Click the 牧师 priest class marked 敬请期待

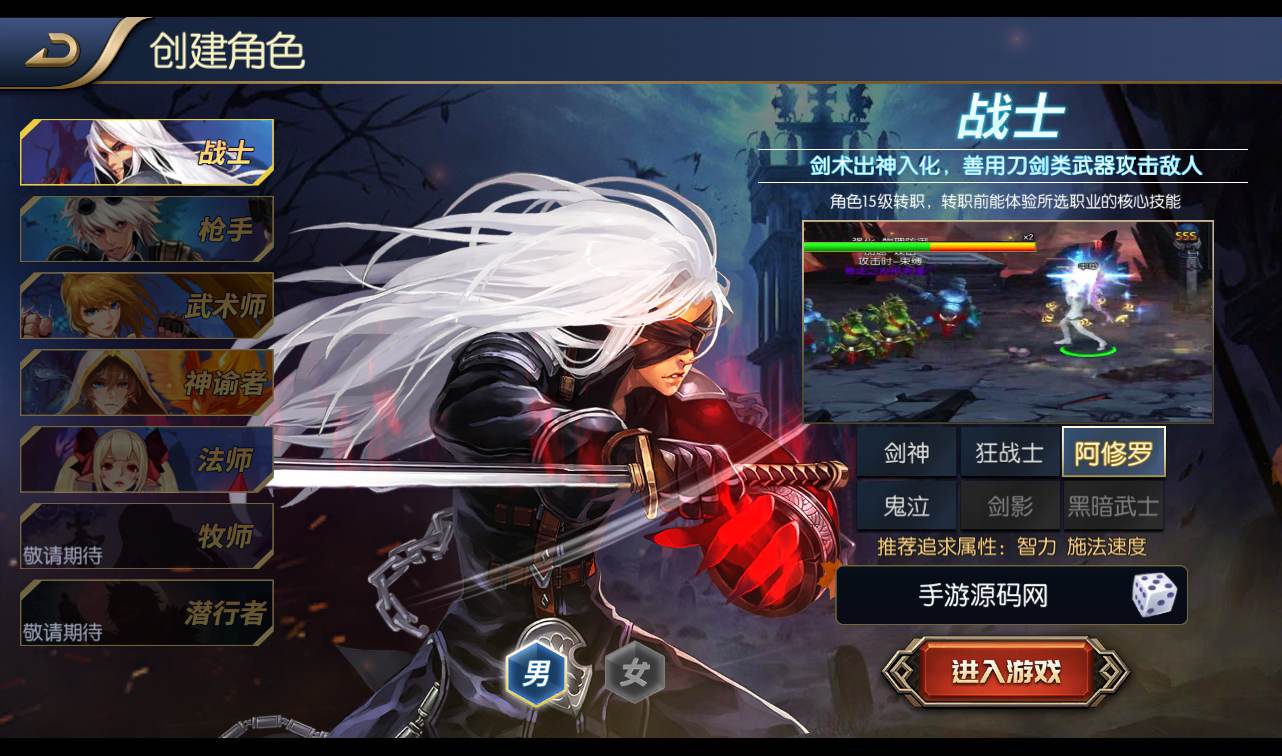pos(146,537)
